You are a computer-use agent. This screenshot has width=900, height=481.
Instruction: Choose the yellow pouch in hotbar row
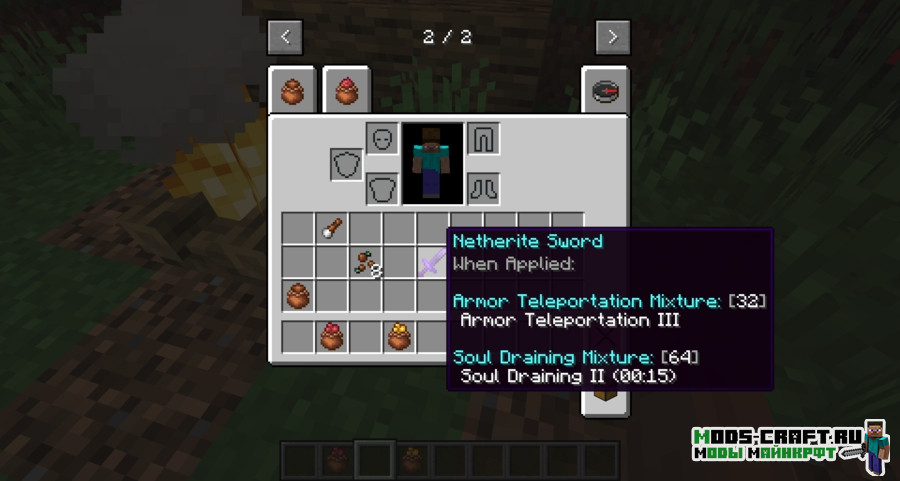pyautogui.click(x=399, y=337)
